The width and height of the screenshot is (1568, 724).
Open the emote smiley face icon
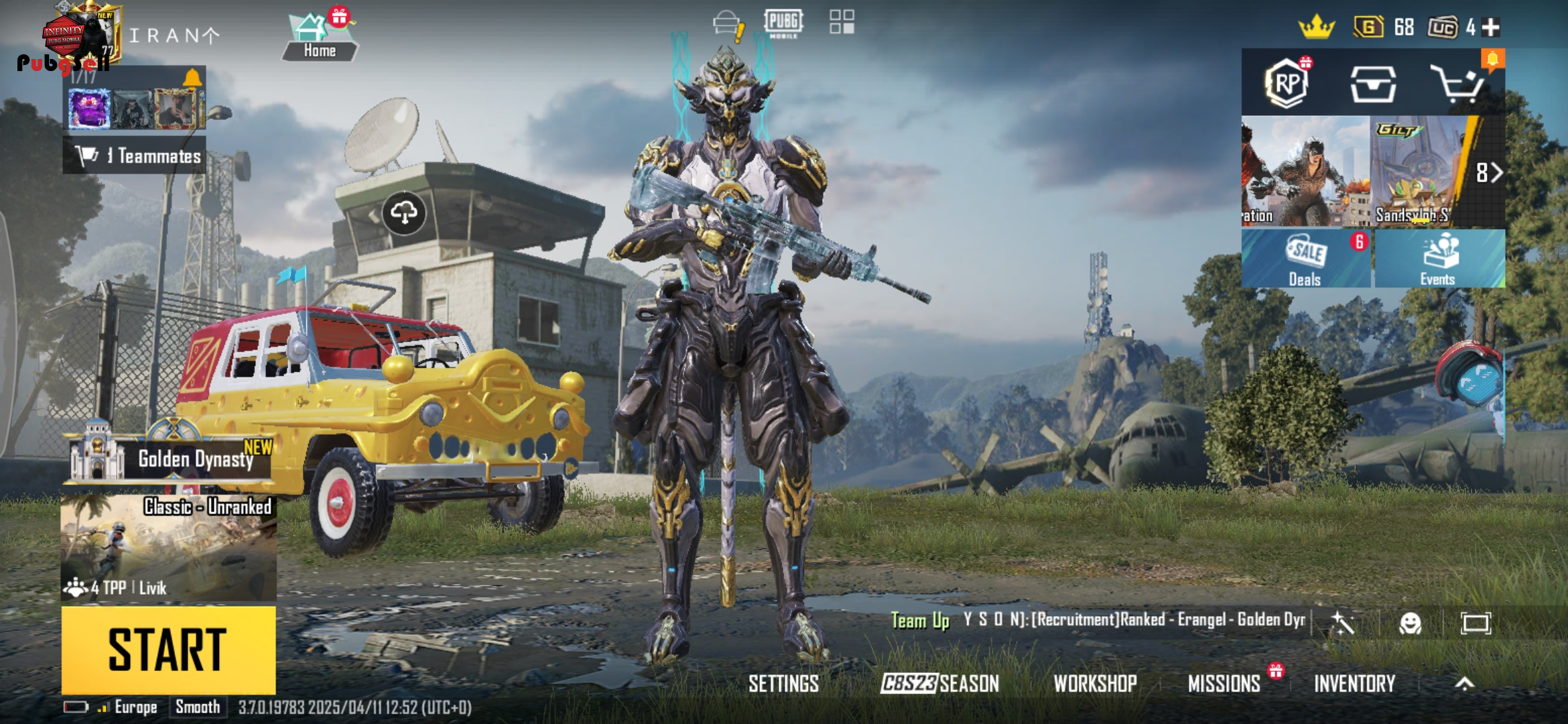click(1410, 623)
